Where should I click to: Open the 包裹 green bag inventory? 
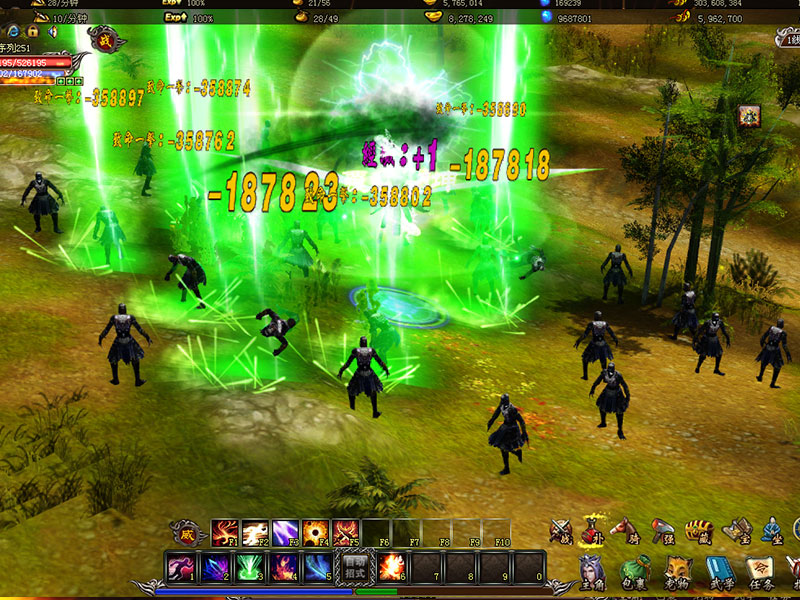coord(634,571)
